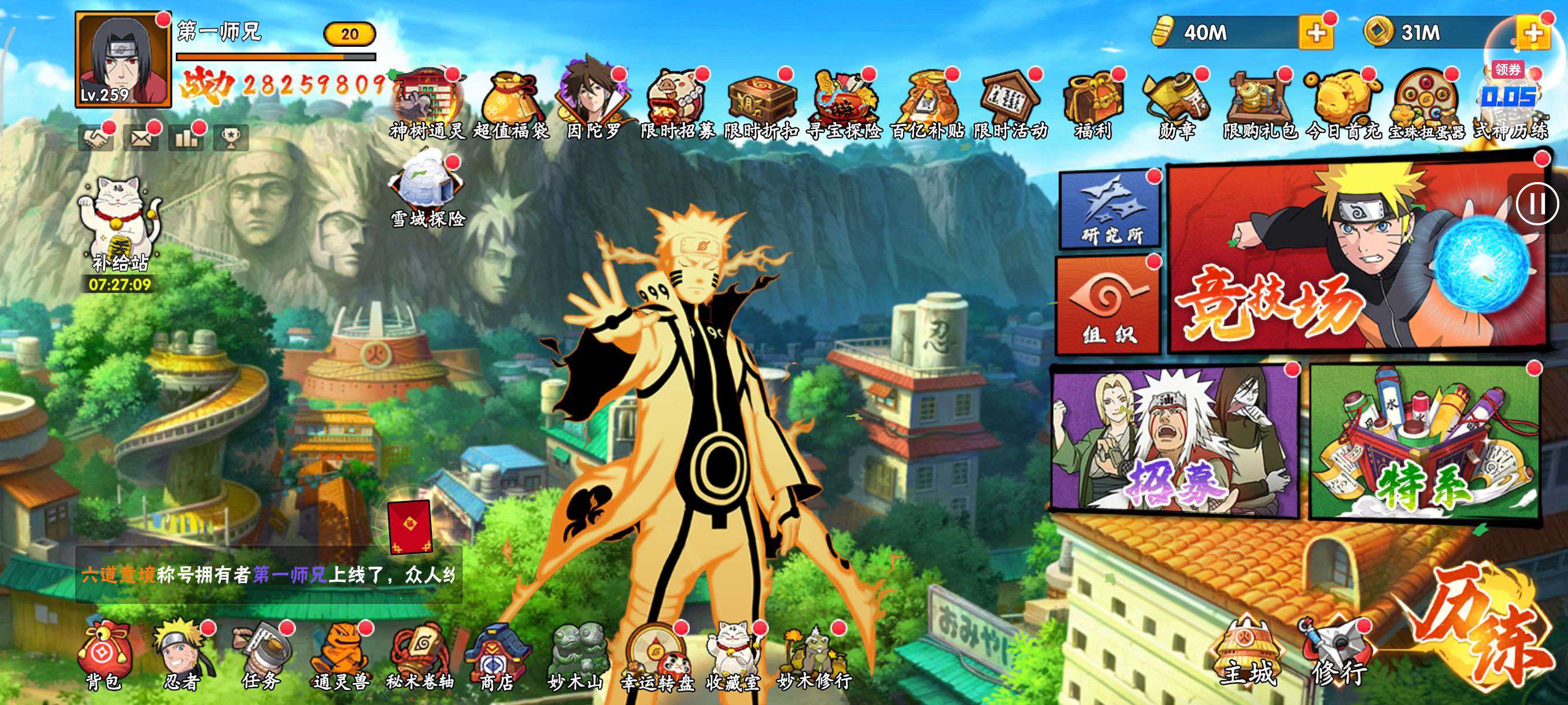Open the 雪域探险 snow expedition event

click(x=427, y=192)
